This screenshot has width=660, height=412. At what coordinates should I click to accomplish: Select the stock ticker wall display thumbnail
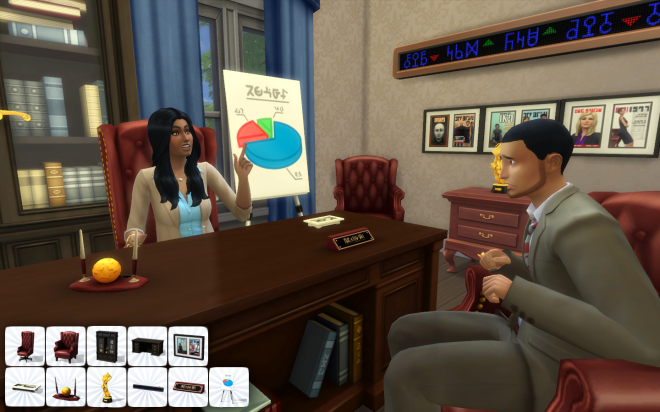[147, 386]
